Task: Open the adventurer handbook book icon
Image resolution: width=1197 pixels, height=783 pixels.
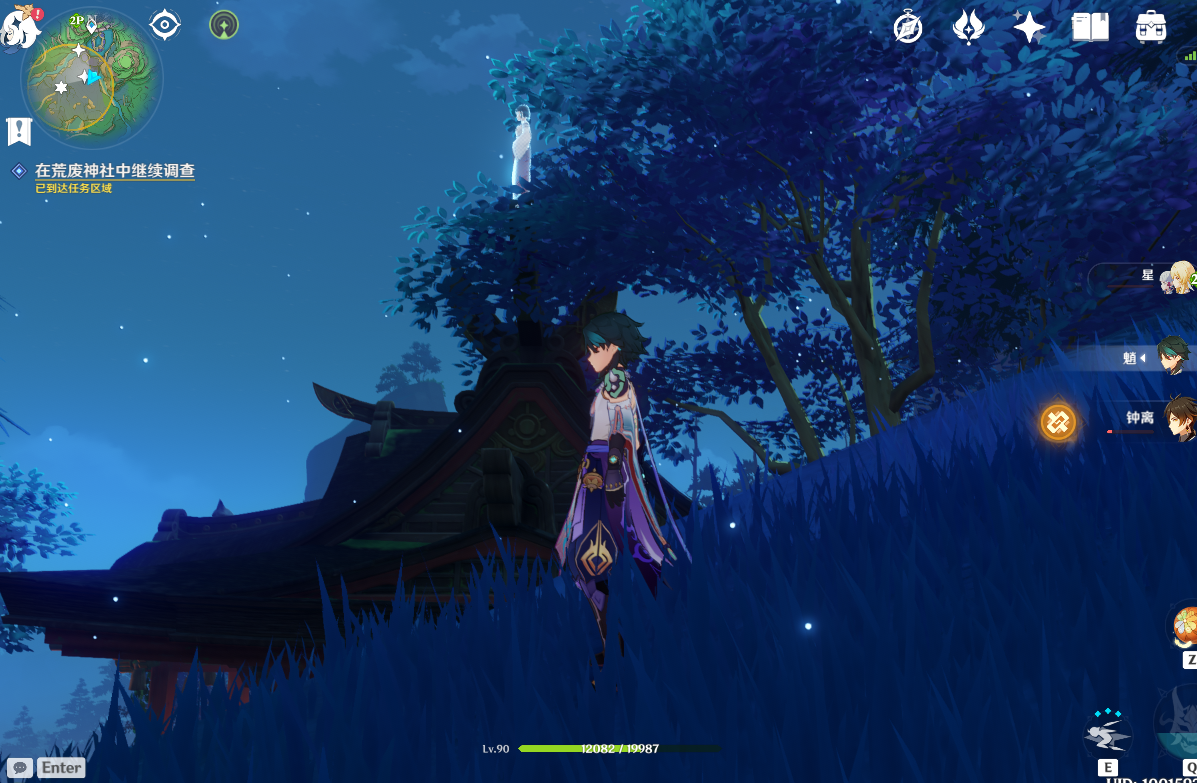Action: [x=1090, y=27]
